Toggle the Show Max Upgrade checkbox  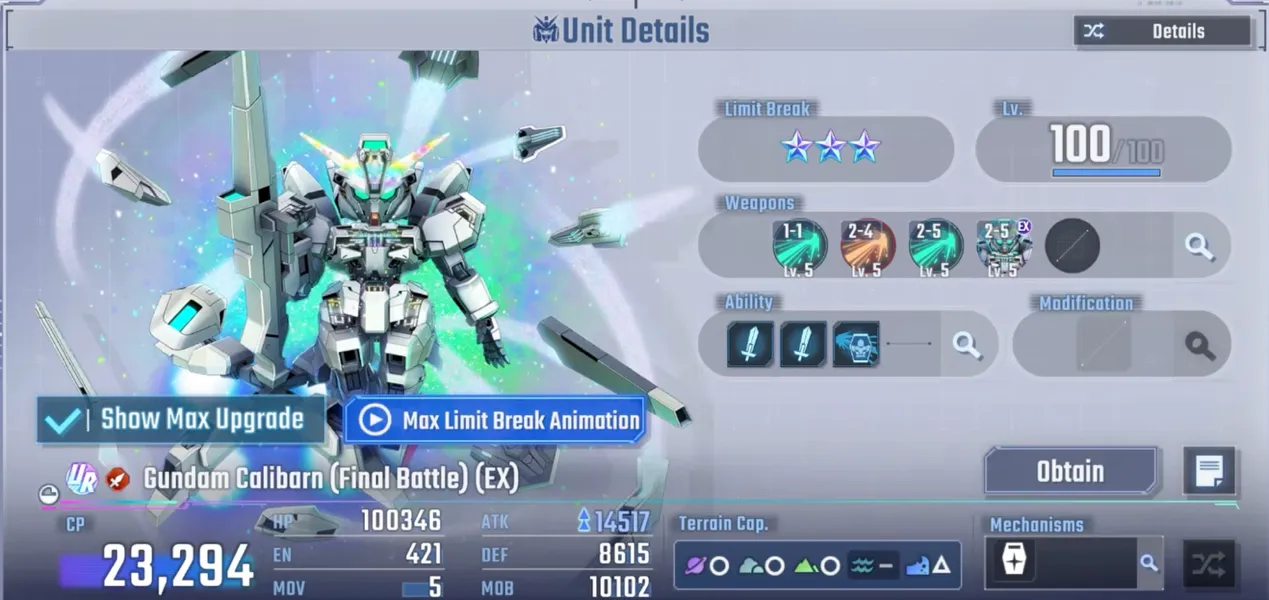tap(62, 419)
